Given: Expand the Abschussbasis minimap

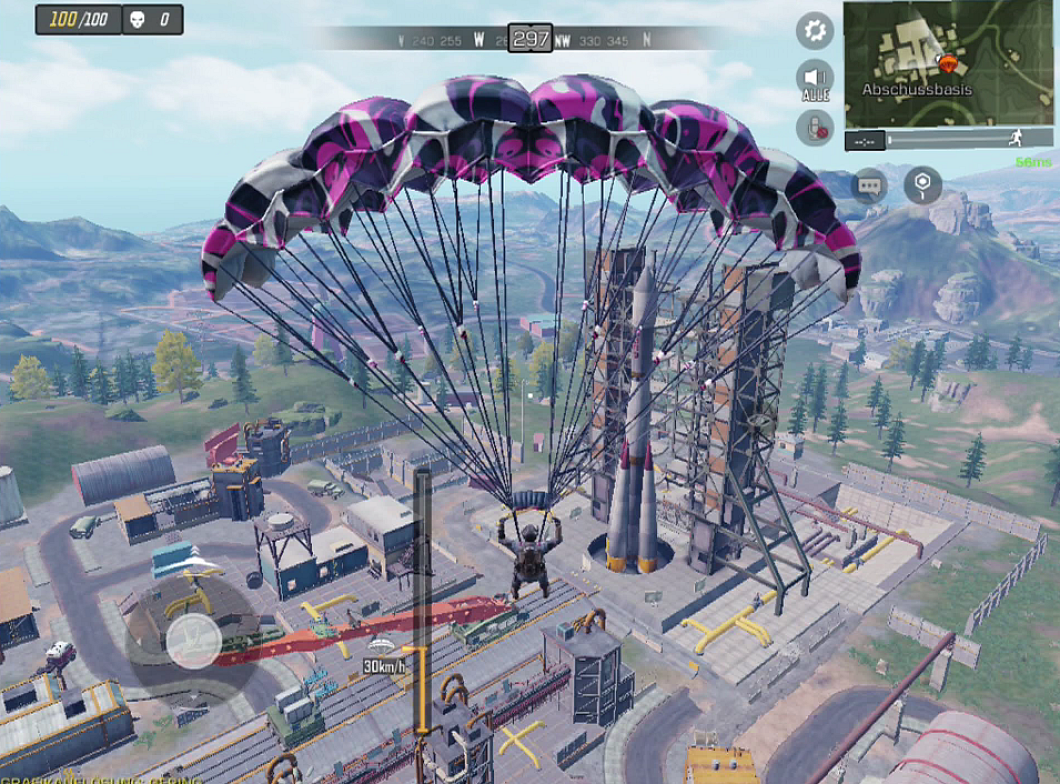Looking at the screenshot, I should pos(950,62).
